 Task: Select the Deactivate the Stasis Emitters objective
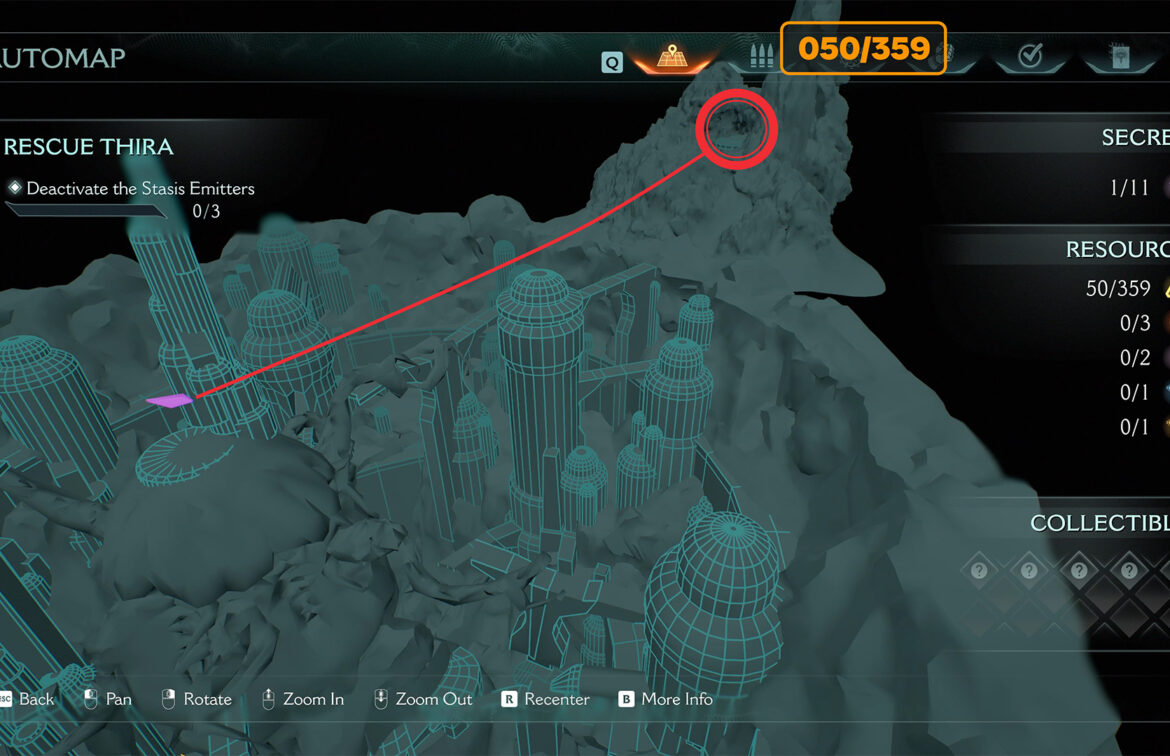[x=140, y=188]
